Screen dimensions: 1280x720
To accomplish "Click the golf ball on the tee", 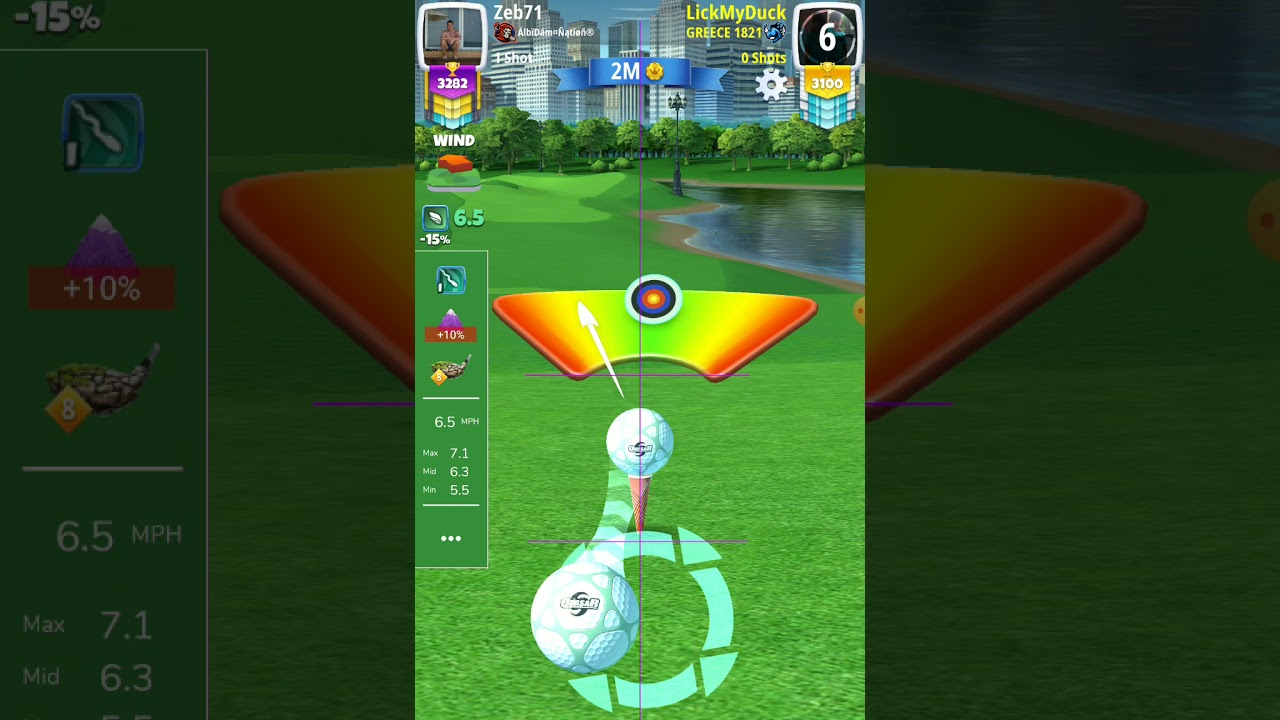I will (x=640, y=443).
